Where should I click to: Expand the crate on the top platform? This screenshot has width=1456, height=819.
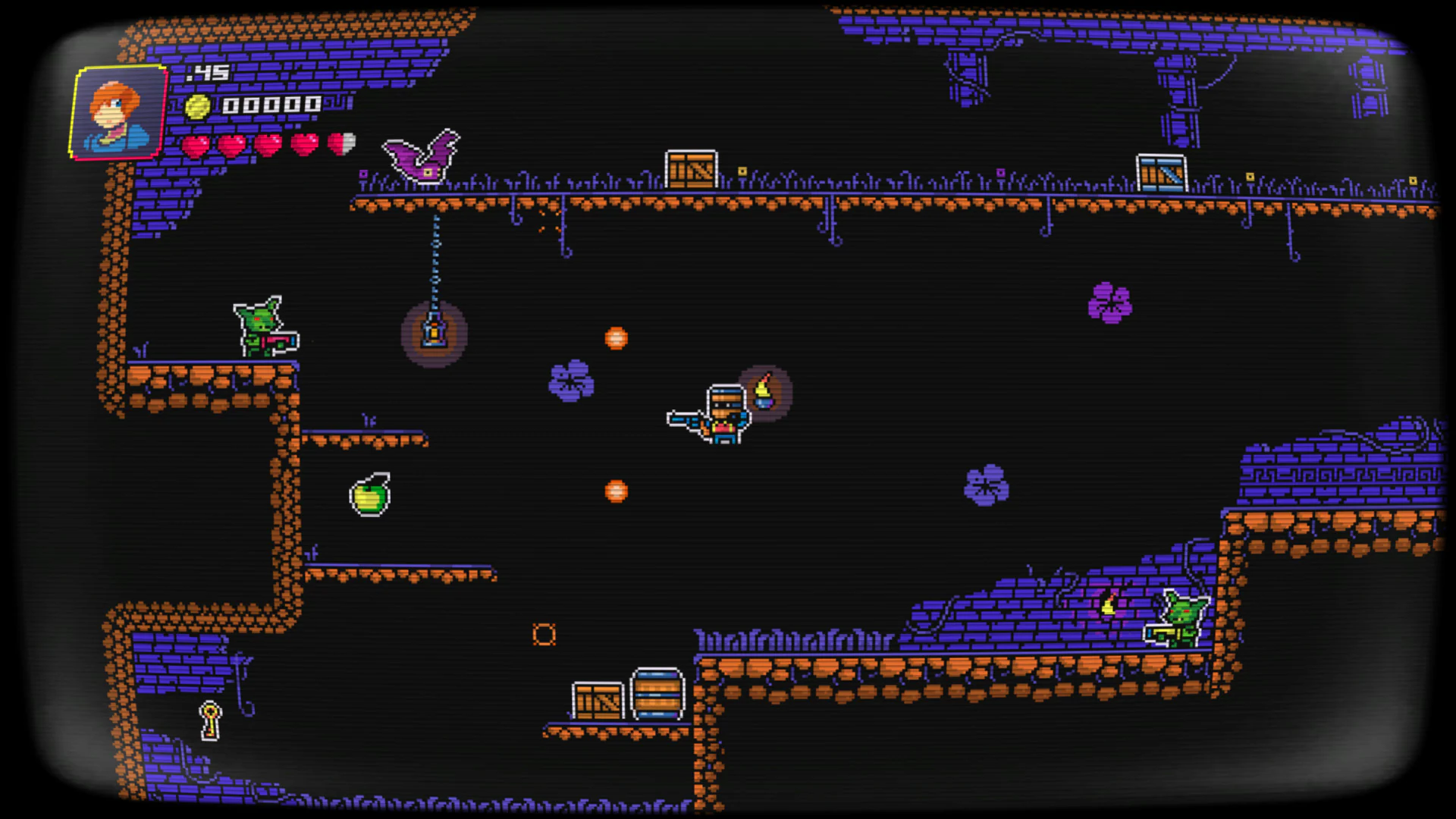[x=692, y=168]
